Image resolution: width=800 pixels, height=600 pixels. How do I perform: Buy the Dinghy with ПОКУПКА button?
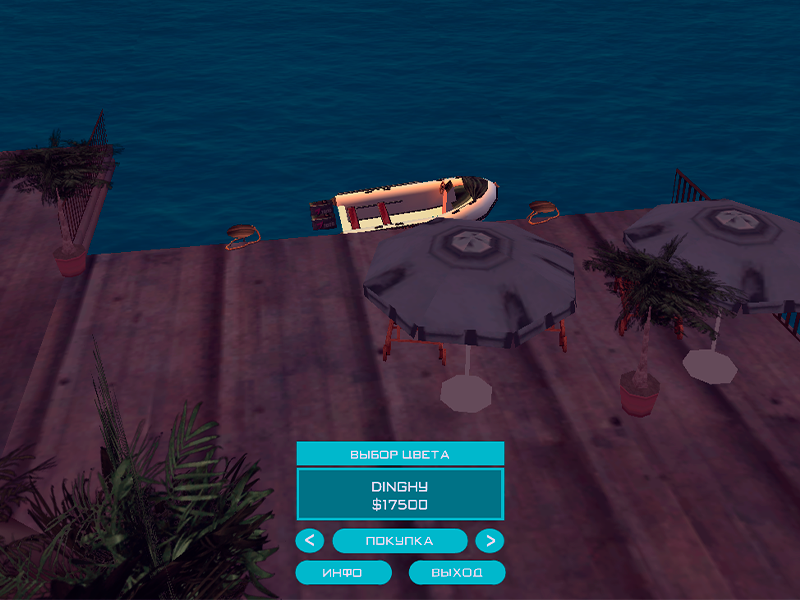pyautogui.click(x=400, y=541)
